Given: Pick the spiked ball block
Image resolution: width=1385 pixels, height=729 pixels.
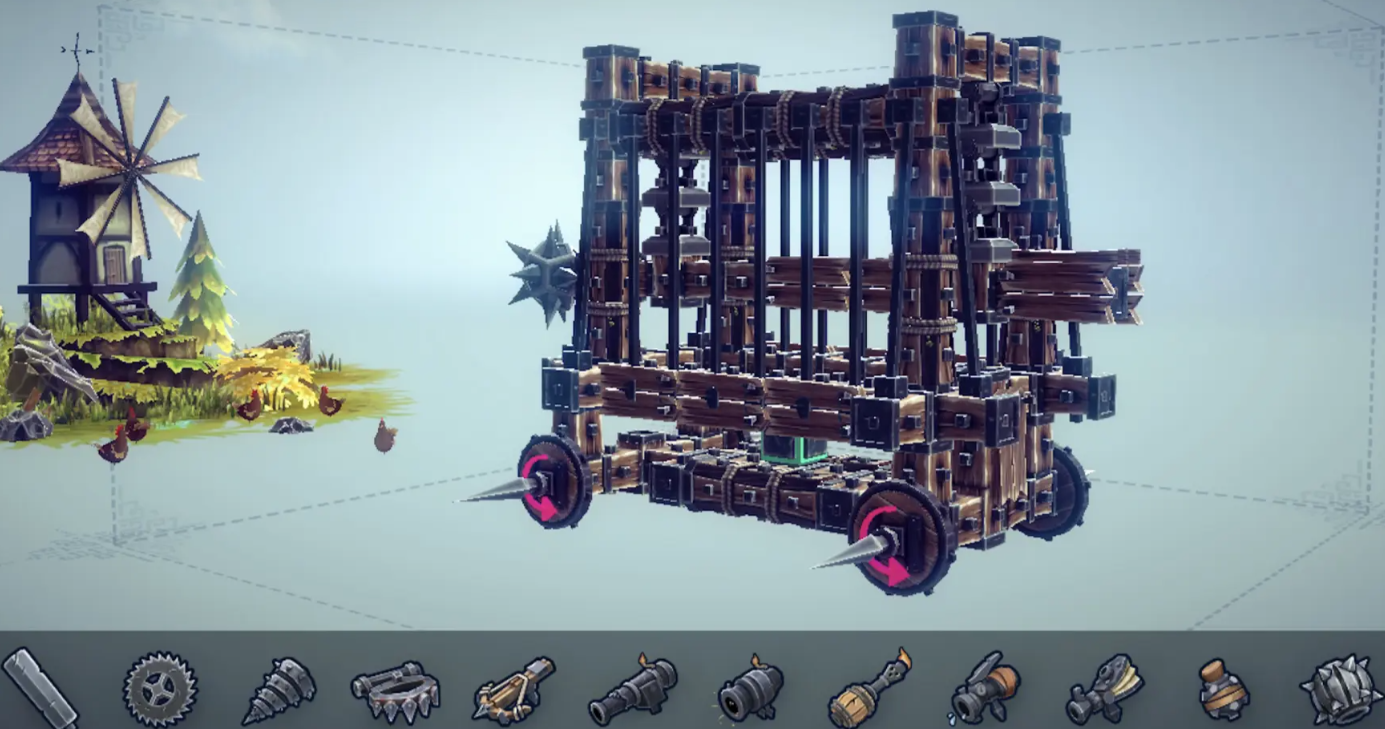Looking at the screenshot, I should coord(1340,688).
